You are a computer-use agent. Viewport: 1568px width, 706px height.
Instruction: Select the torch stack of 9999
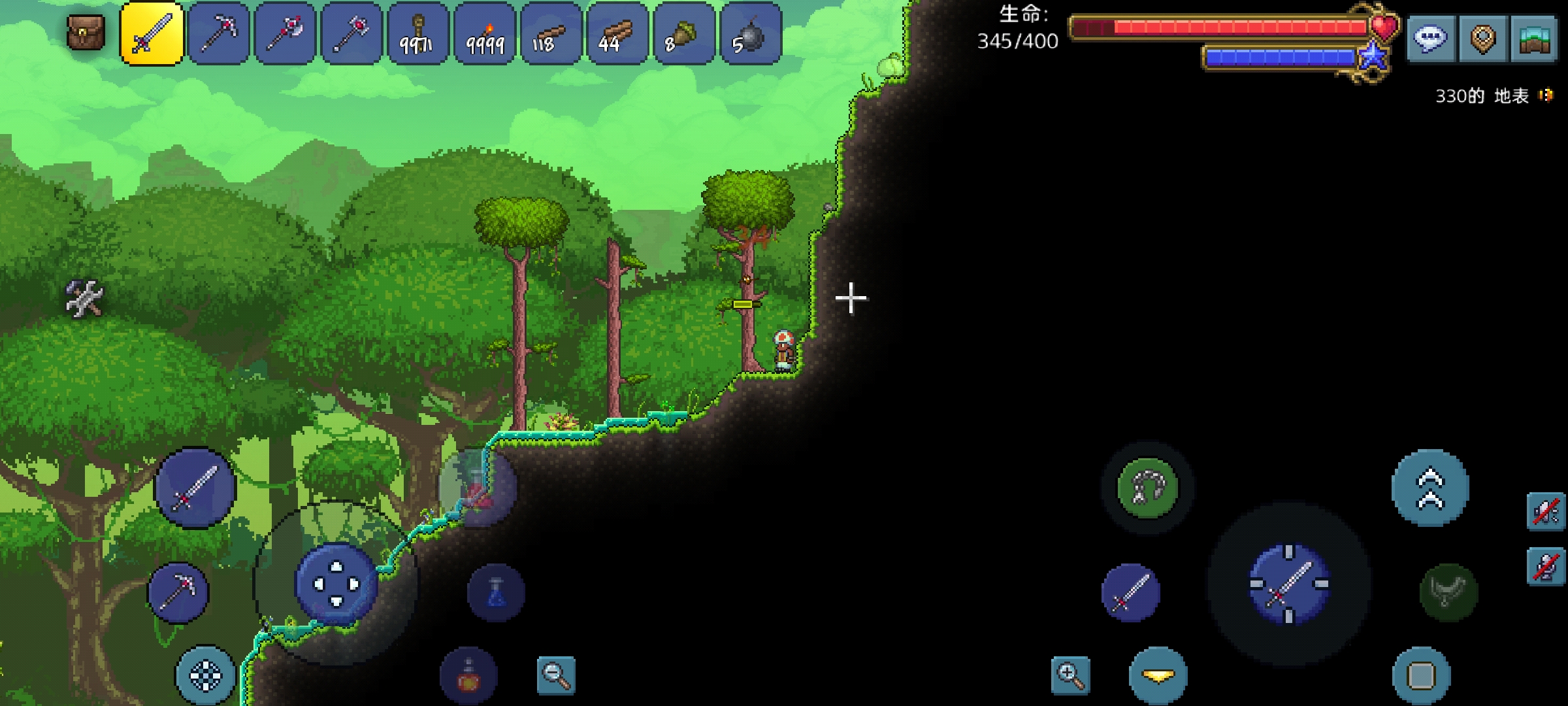coord(485,34)
